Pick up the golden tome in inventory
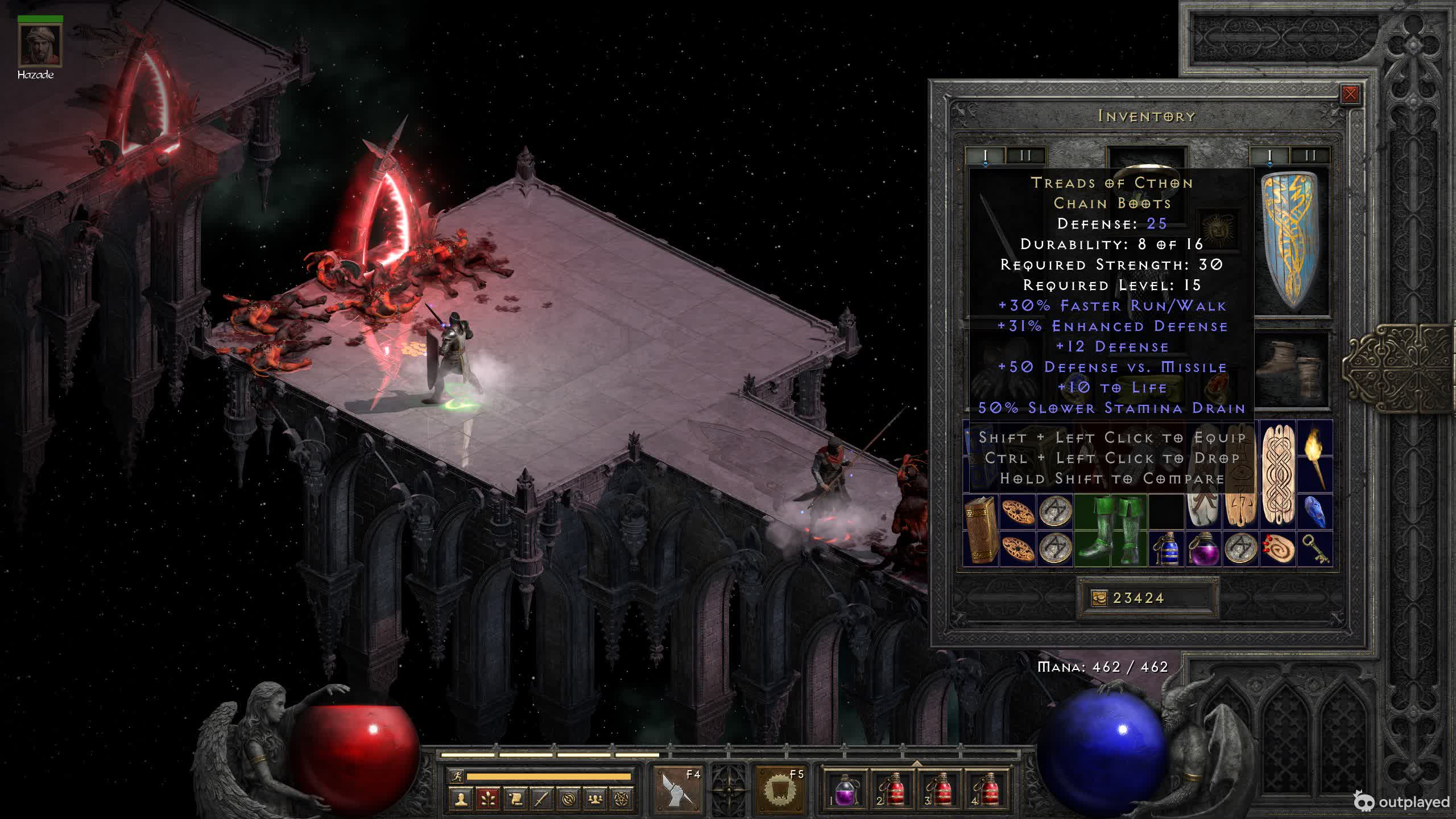The width and height of the screenshot is (1456, 819). point(981,530)
